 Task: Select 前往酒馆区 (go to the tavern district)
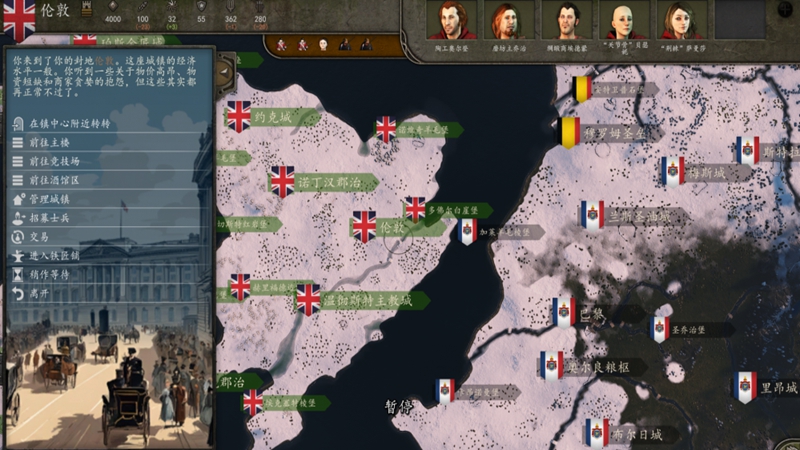click(x=54, y=180)
